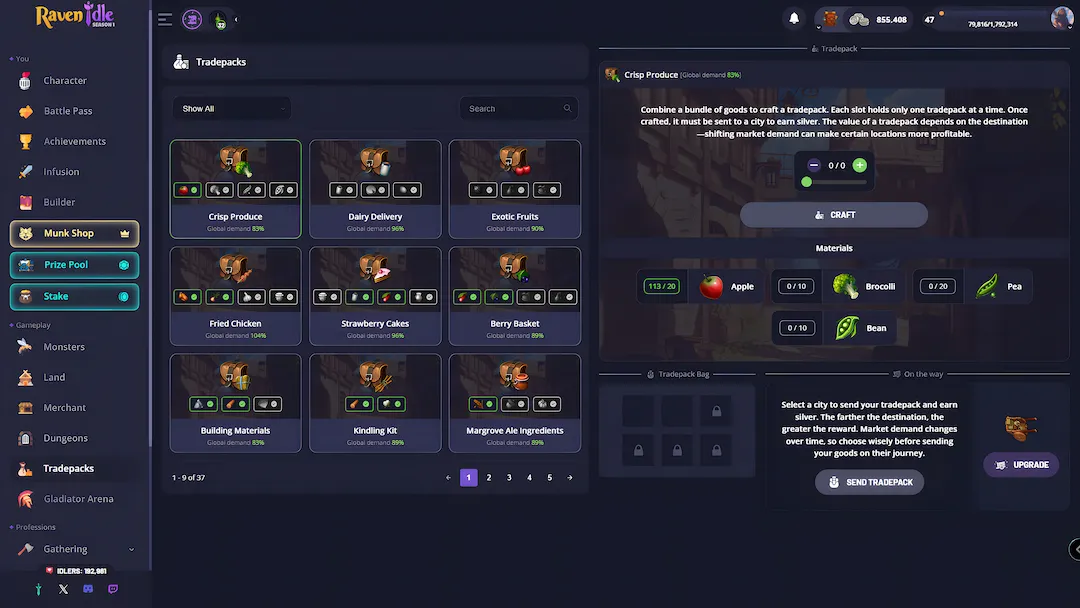
Task: Click the Send Tradepack button
Action: coord(869,482)
